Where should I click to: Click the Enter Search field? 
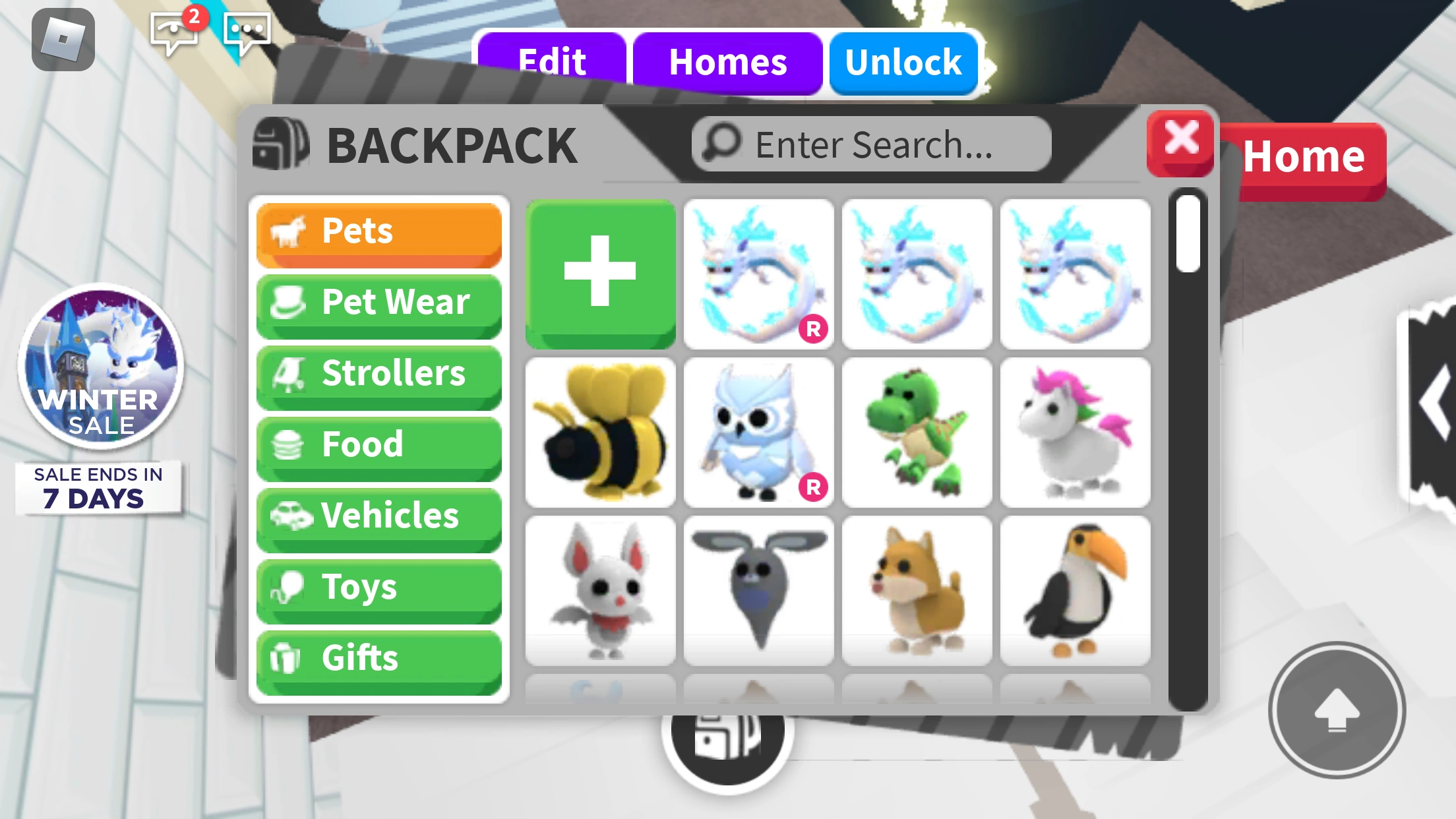[x=869, y=143]
